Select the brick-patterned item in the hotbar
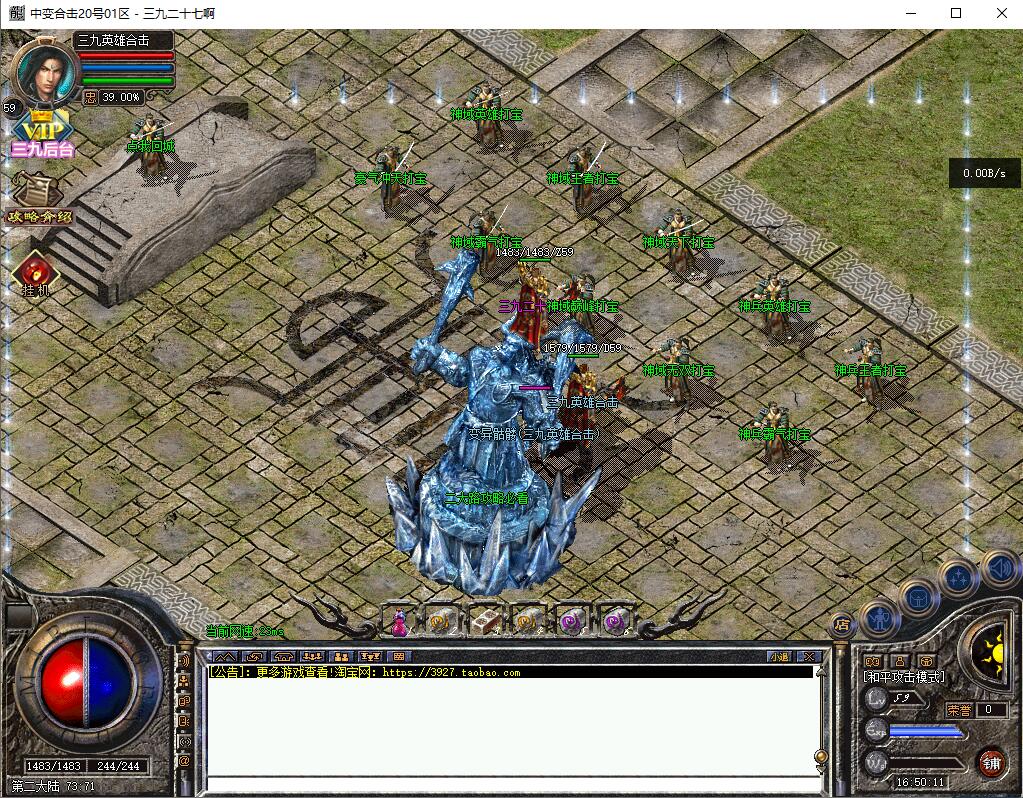Screen dimensions: 1023x798 [x=486, y=621]
